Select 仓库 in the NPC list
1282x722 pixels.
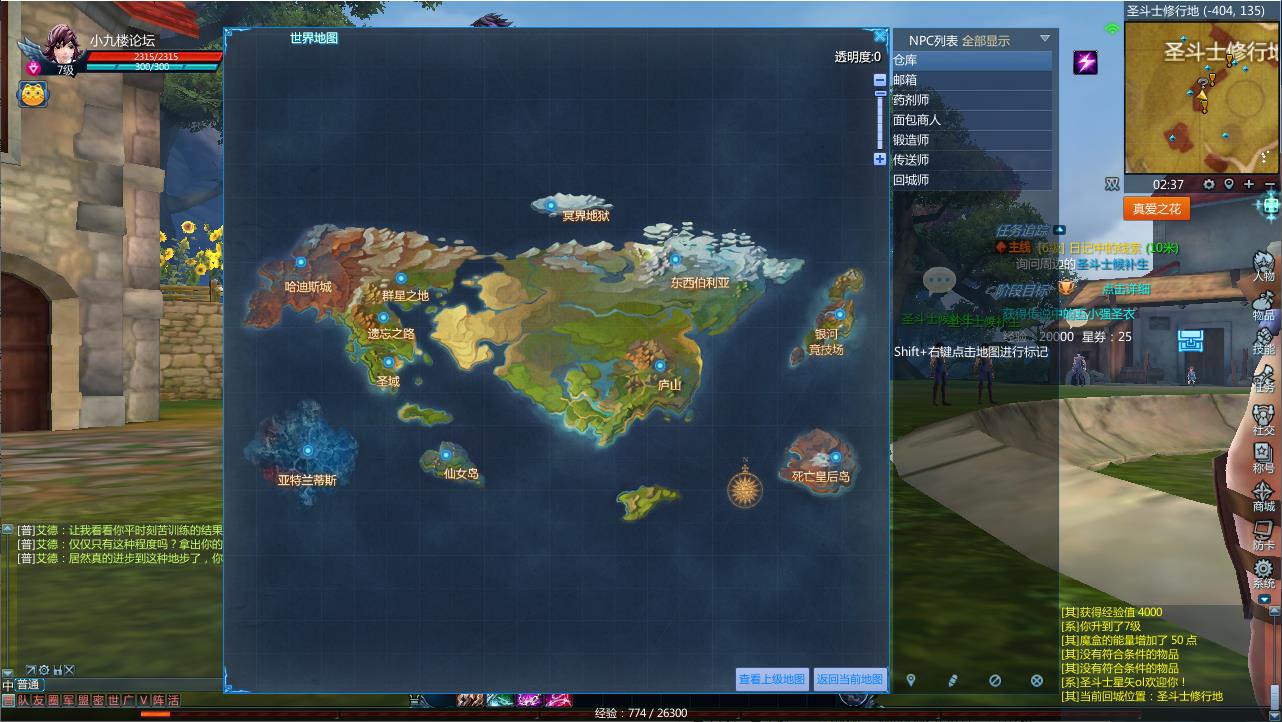coord(971,60)
